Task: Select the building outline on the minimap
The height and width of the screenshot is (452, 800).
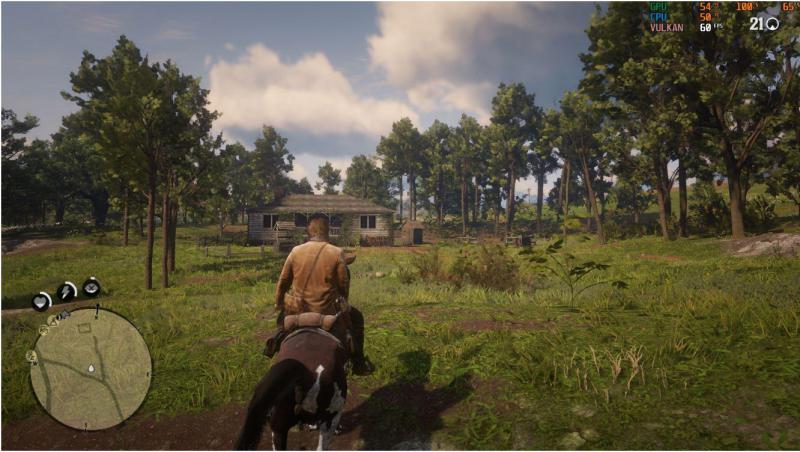Action: (x=84, y=327)
